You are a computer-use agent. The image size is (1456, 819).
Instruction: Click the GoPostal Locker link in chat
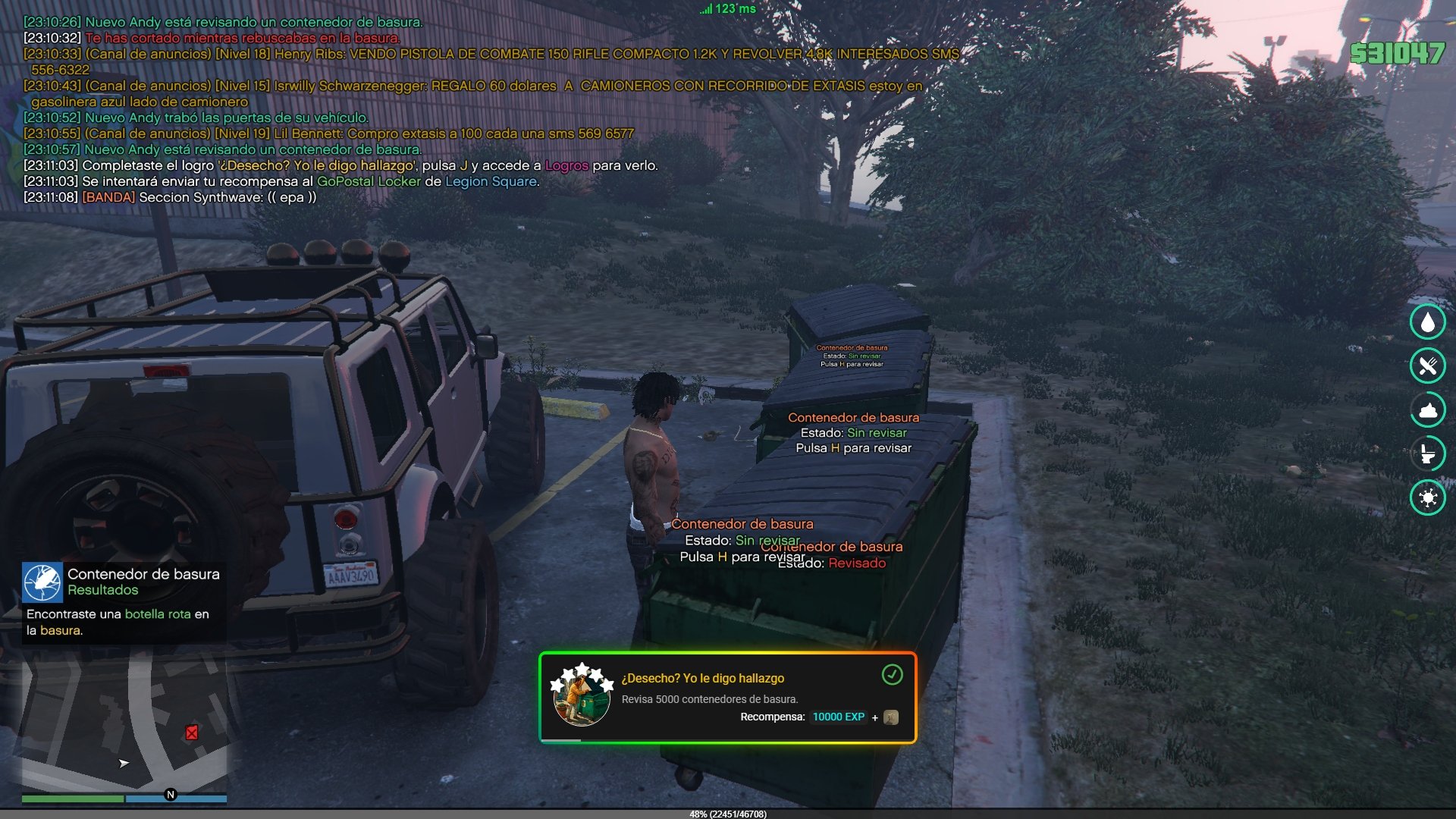(369, 182)
